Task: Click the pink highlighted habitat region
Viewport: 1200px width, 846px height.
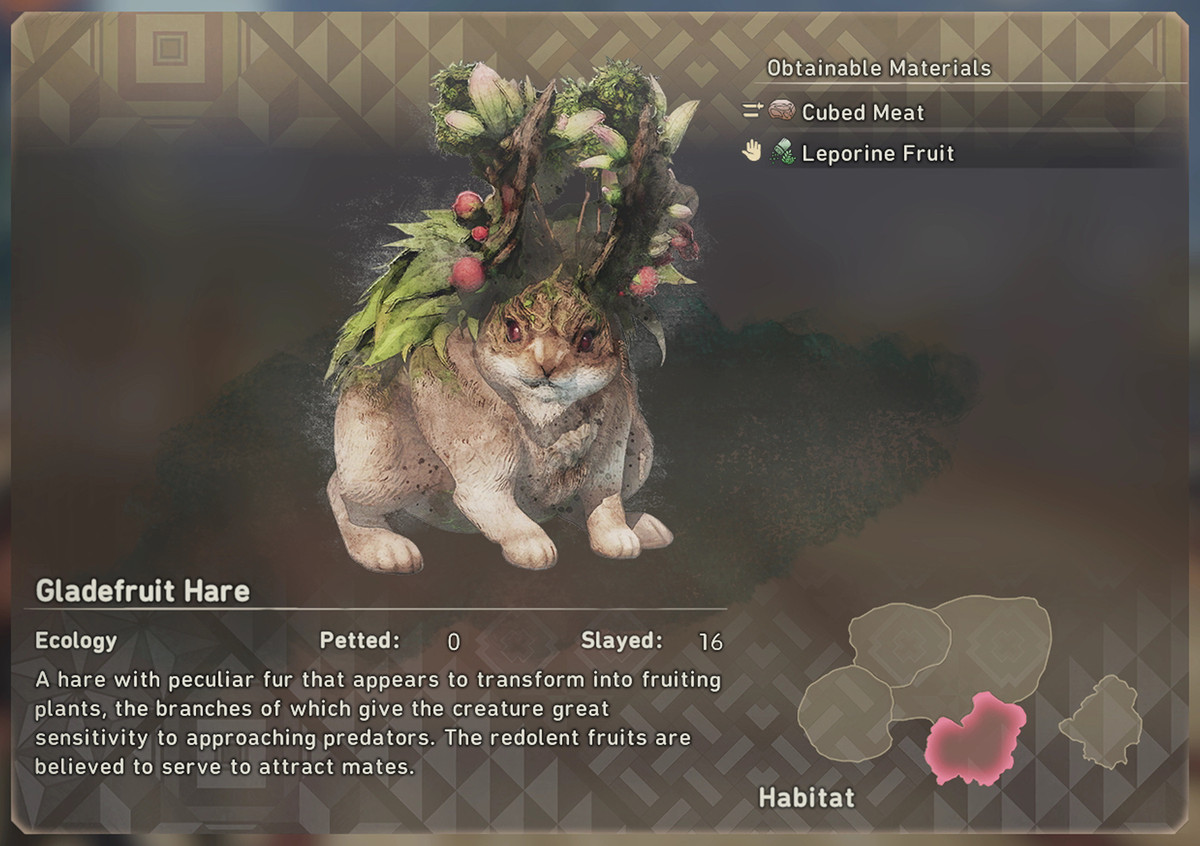Action: 975,739
